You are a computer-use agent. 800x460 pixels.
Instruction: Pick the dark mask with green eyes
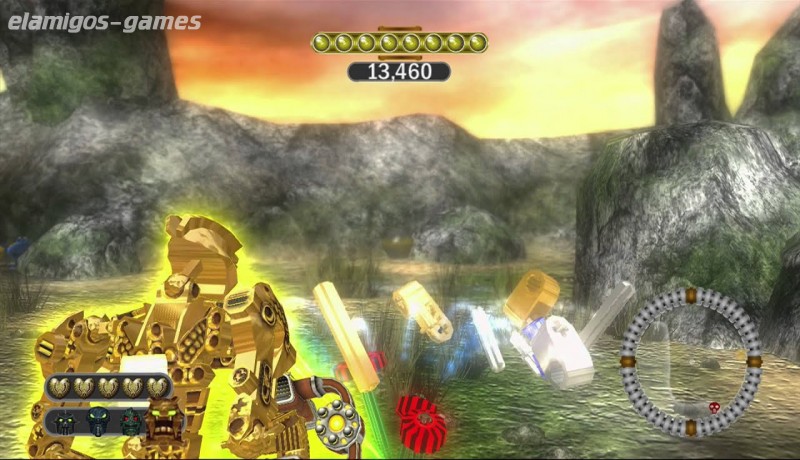[x=63, y=421]
